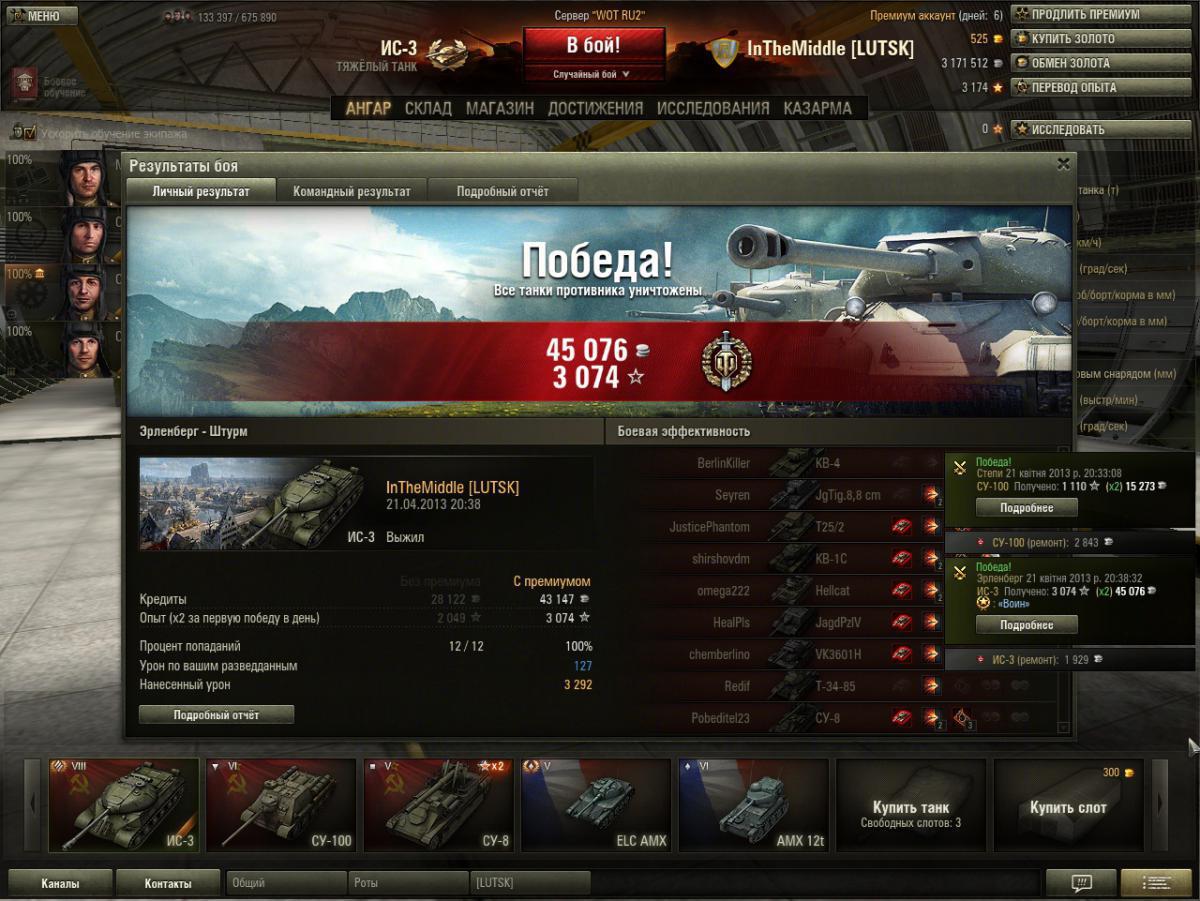Image resolution: width=1200 pixels, height=901 pixels.
Task: Go to ДОСТИЖЕНИЯ section
Action: coord(595,108)
